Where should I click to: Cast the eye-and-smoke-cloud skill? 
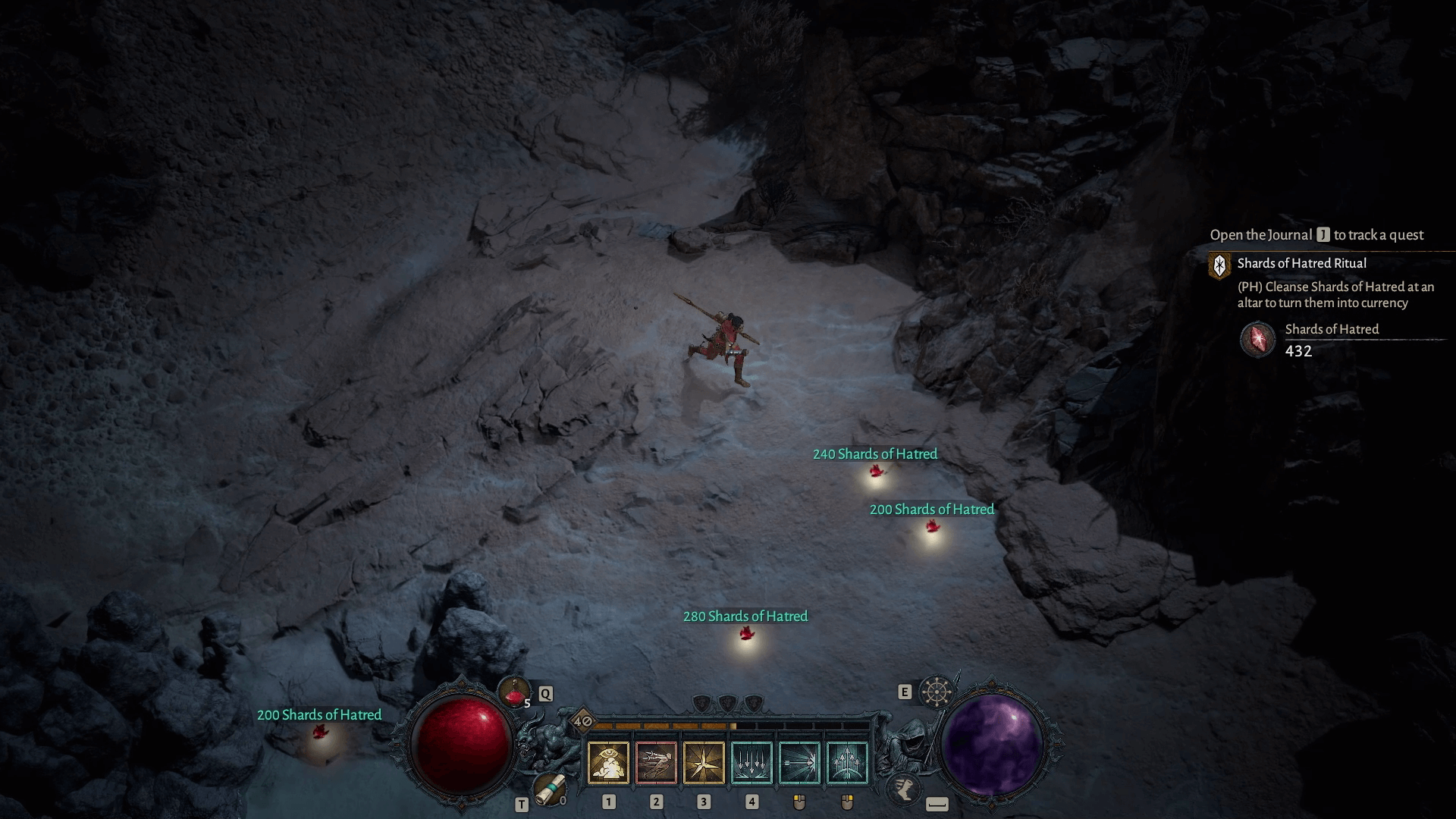608,762
